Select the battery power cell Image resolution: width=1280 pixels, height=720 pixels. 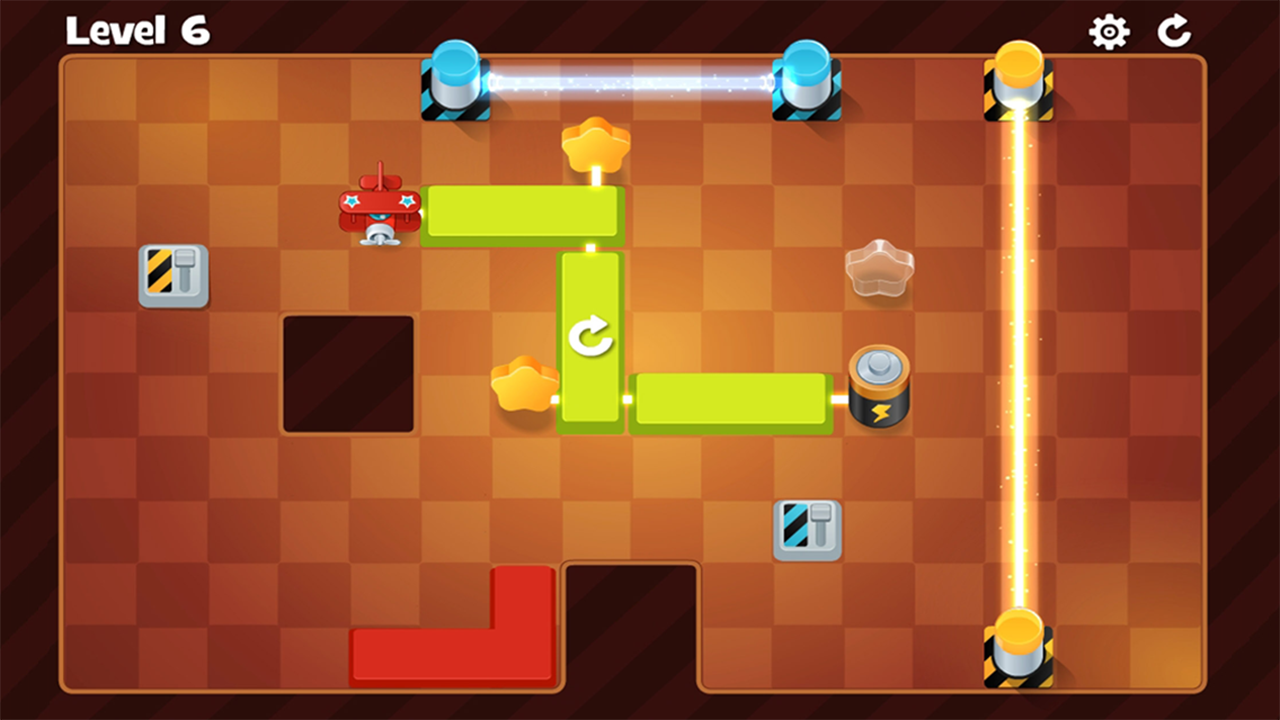pos(878,385)
